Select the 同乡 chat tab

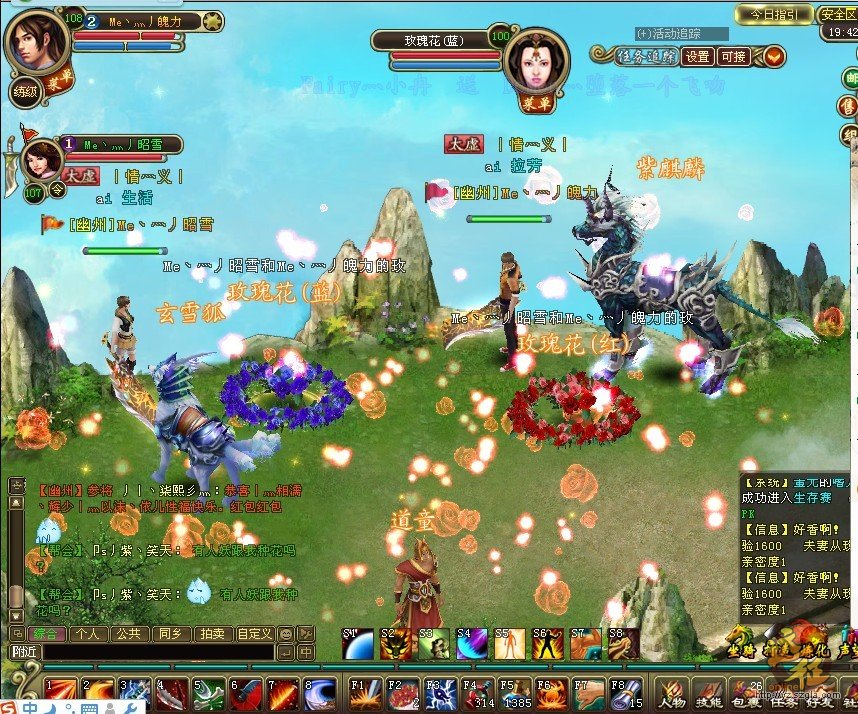166,633
